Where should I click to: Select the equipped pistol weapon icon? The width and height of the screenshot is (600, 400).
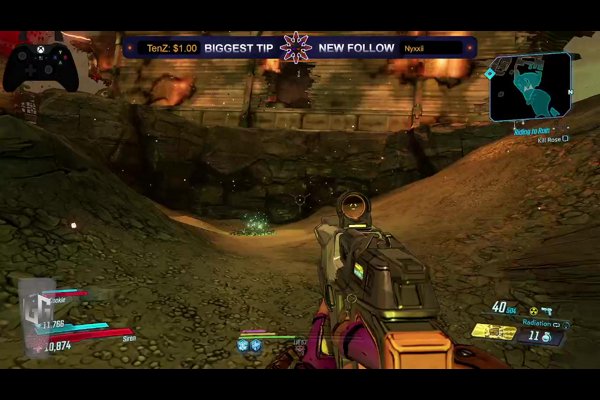coord(549,310)
